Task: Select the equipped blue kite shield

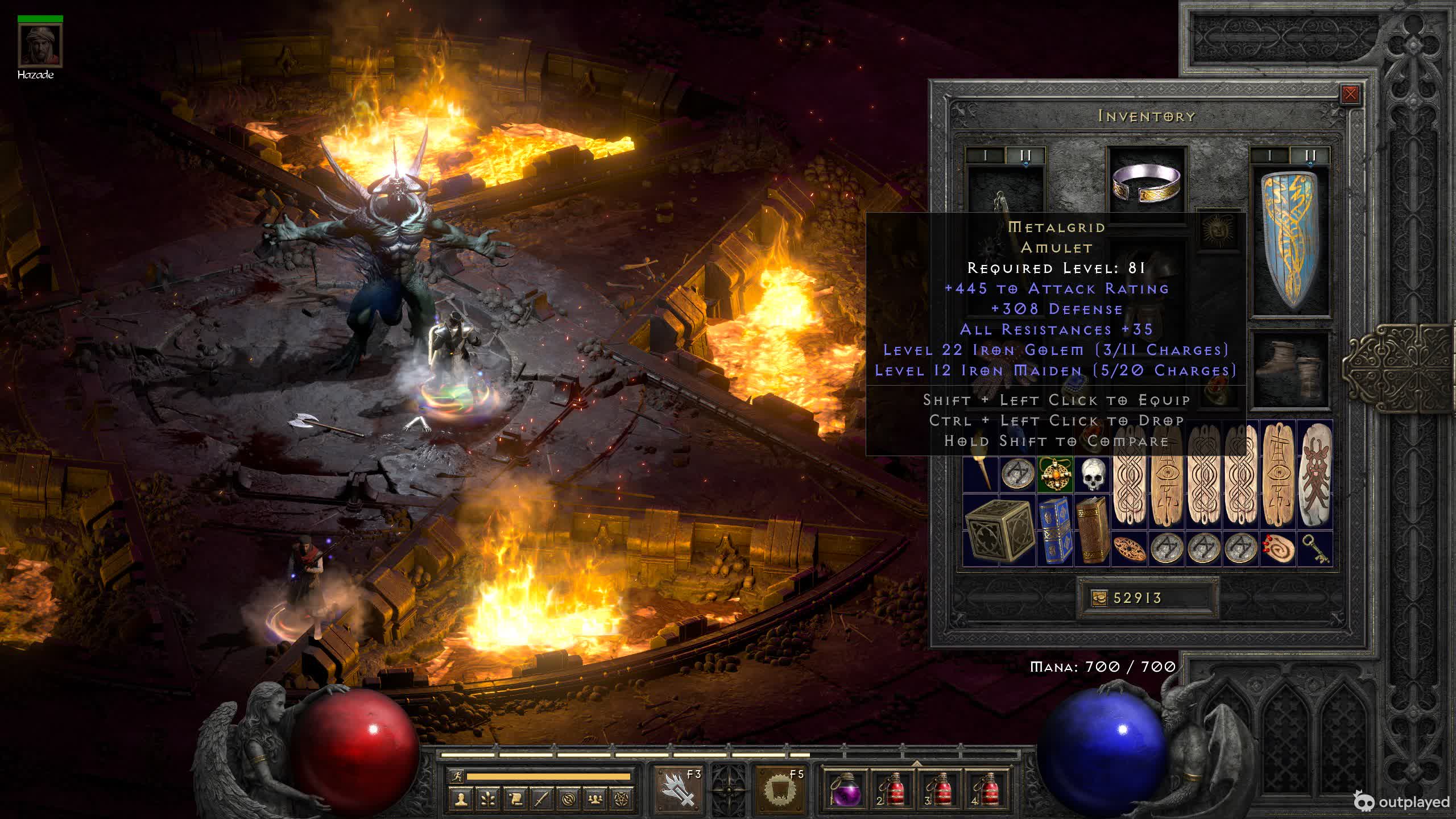Action: point(1291,242)
